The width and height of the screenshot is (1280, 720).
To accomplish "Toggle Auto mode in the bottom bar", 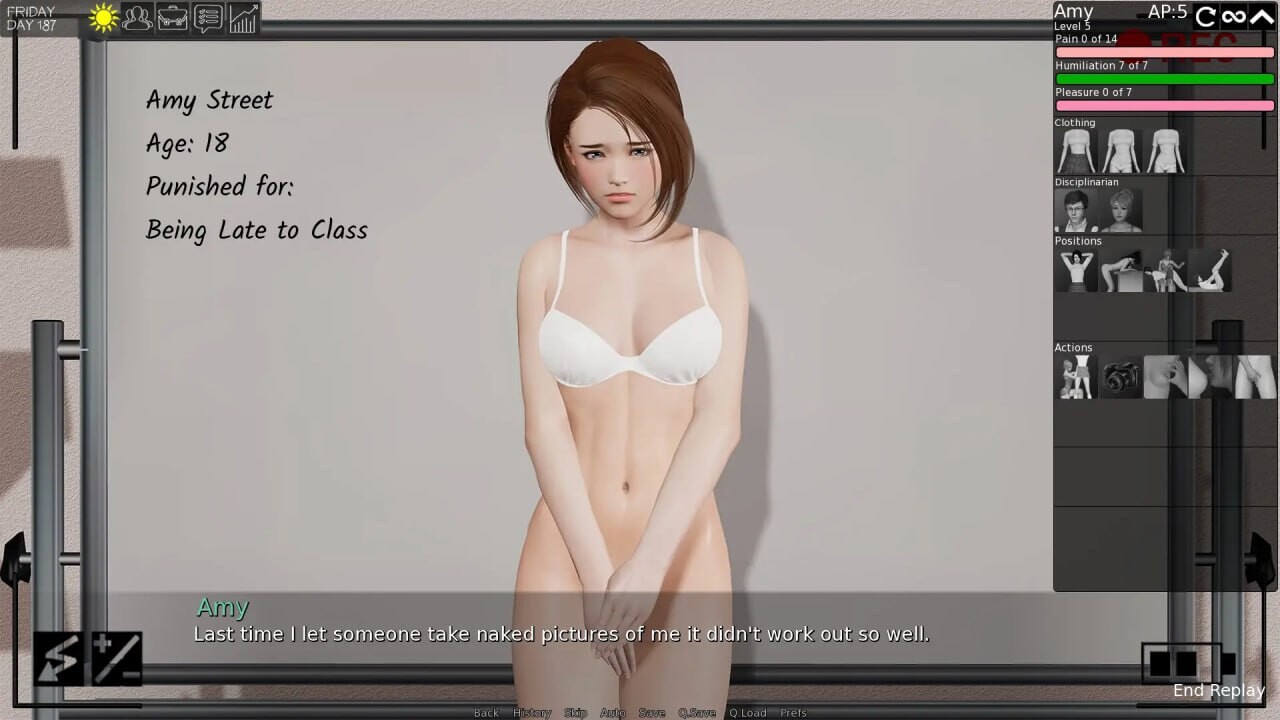I will click(612, 712).
